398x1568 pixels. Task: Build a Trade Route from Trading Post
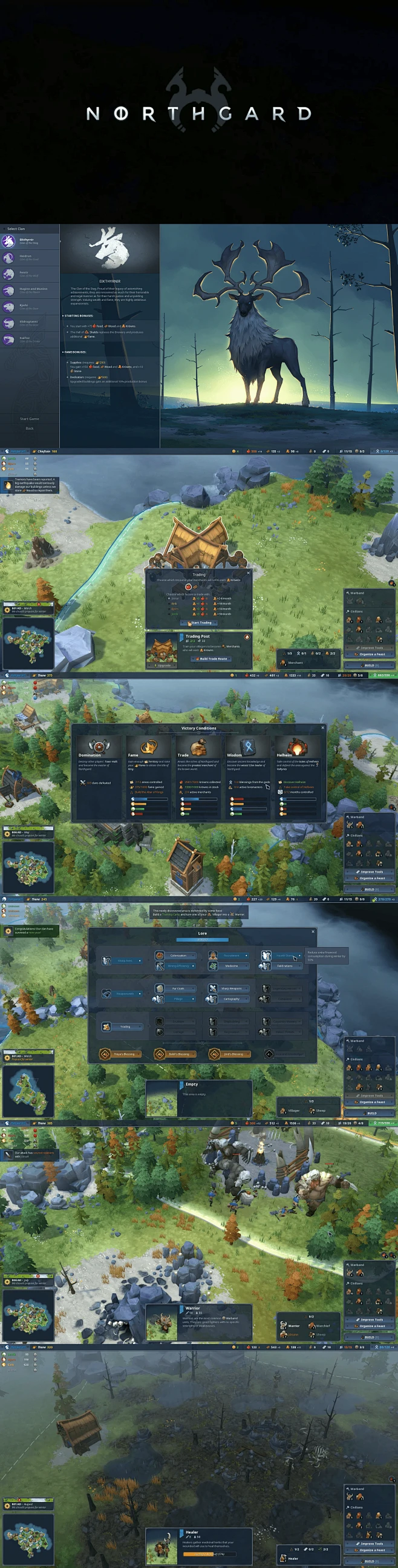[x=212, y=658]
